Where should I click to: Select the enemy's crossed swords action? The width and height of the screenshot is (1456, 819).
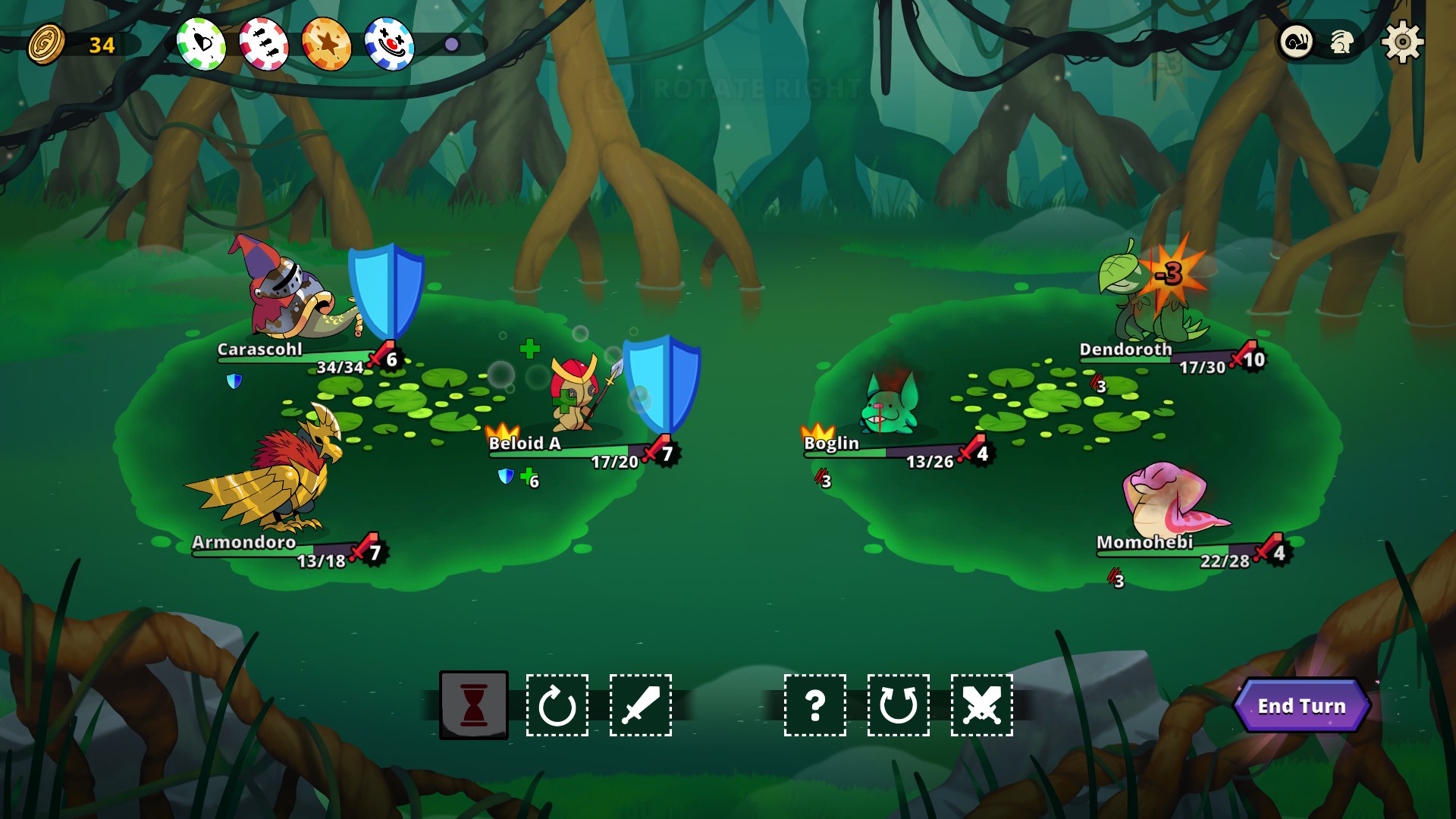point(982,705)
